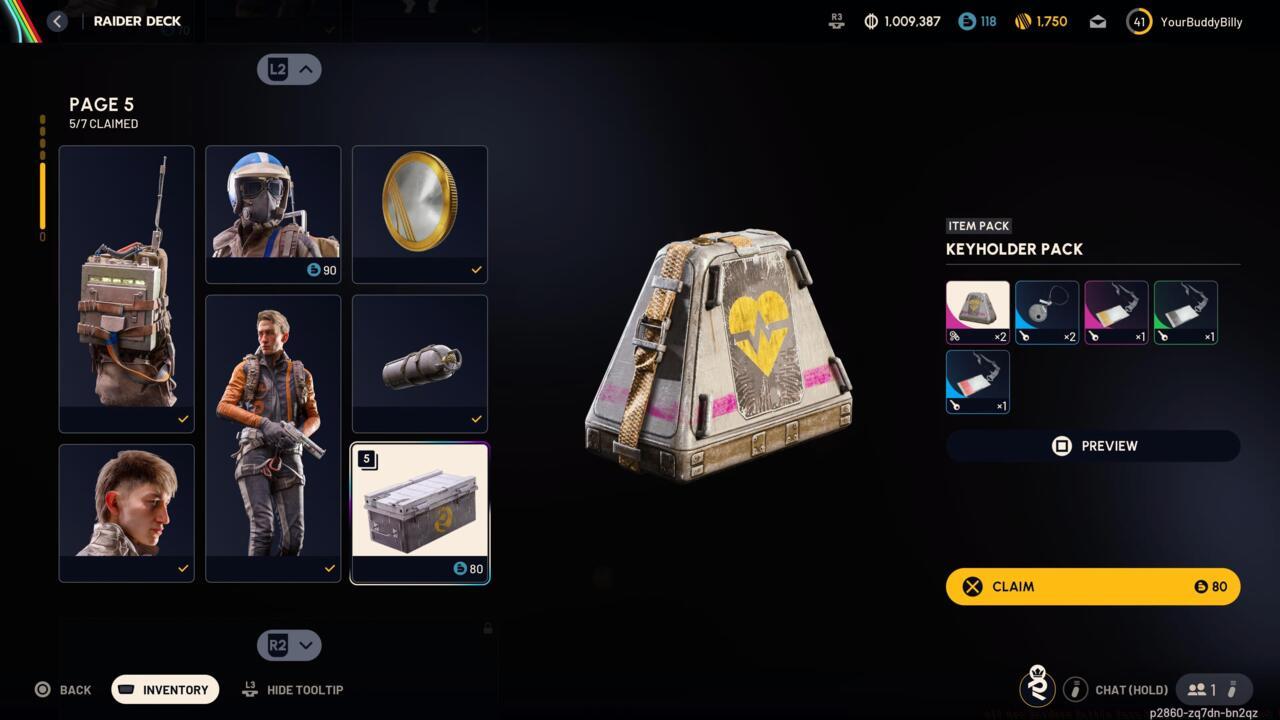Preview the Keyholder Pack contents
The height and width of the screenshot is (720, 1280).
[1092, 446]
